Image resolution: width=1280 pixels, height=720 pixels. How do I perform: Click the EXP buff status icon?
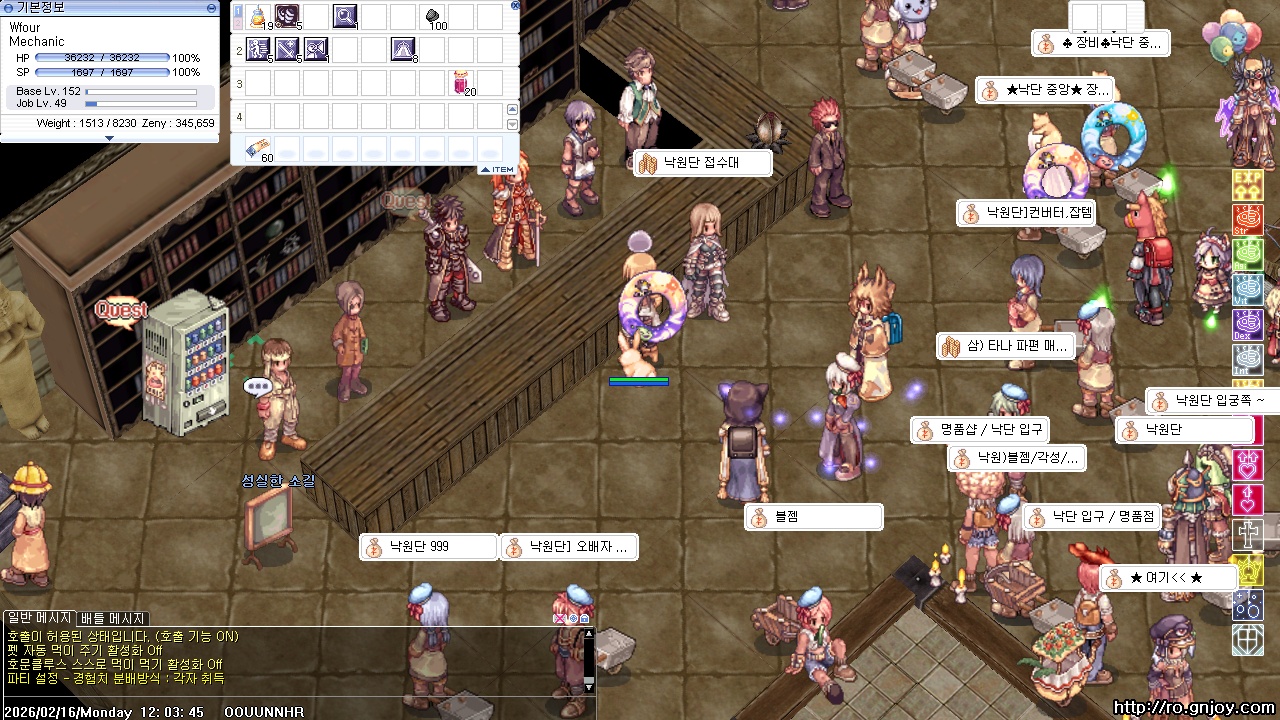(x=1247, y=184)
